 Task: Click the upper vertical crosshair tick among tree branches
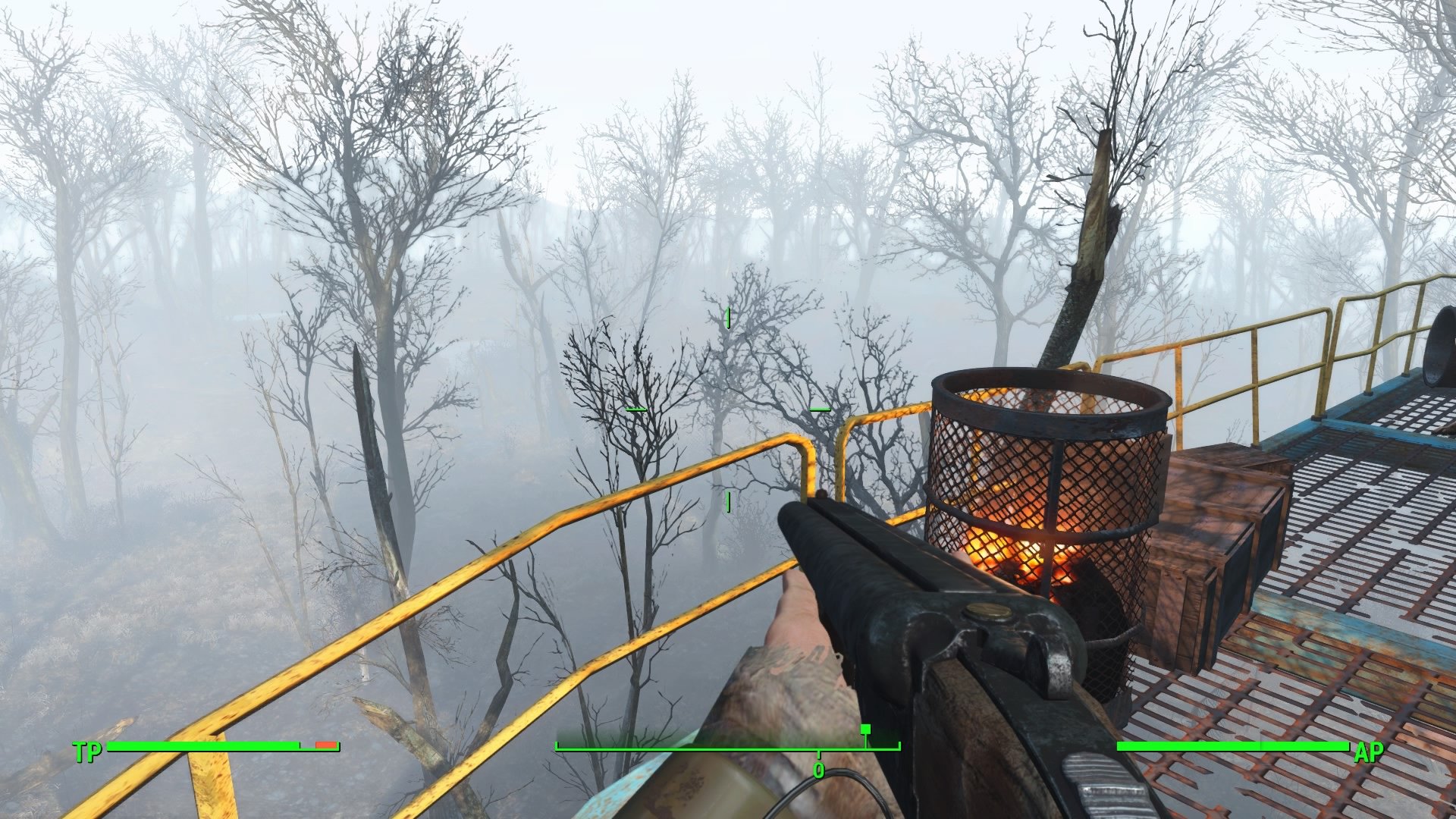pyautogui.click(x=730, y=318)
